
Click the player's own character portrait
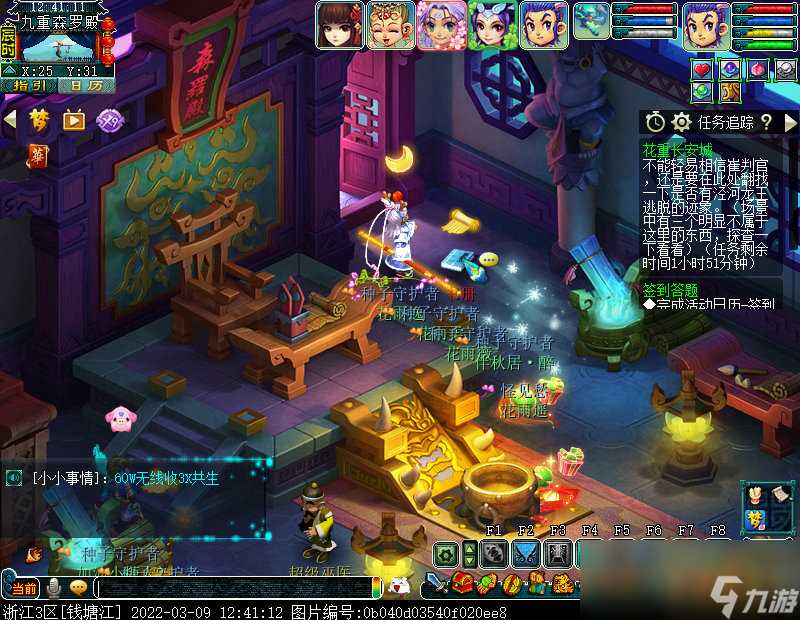click(707, 25)
